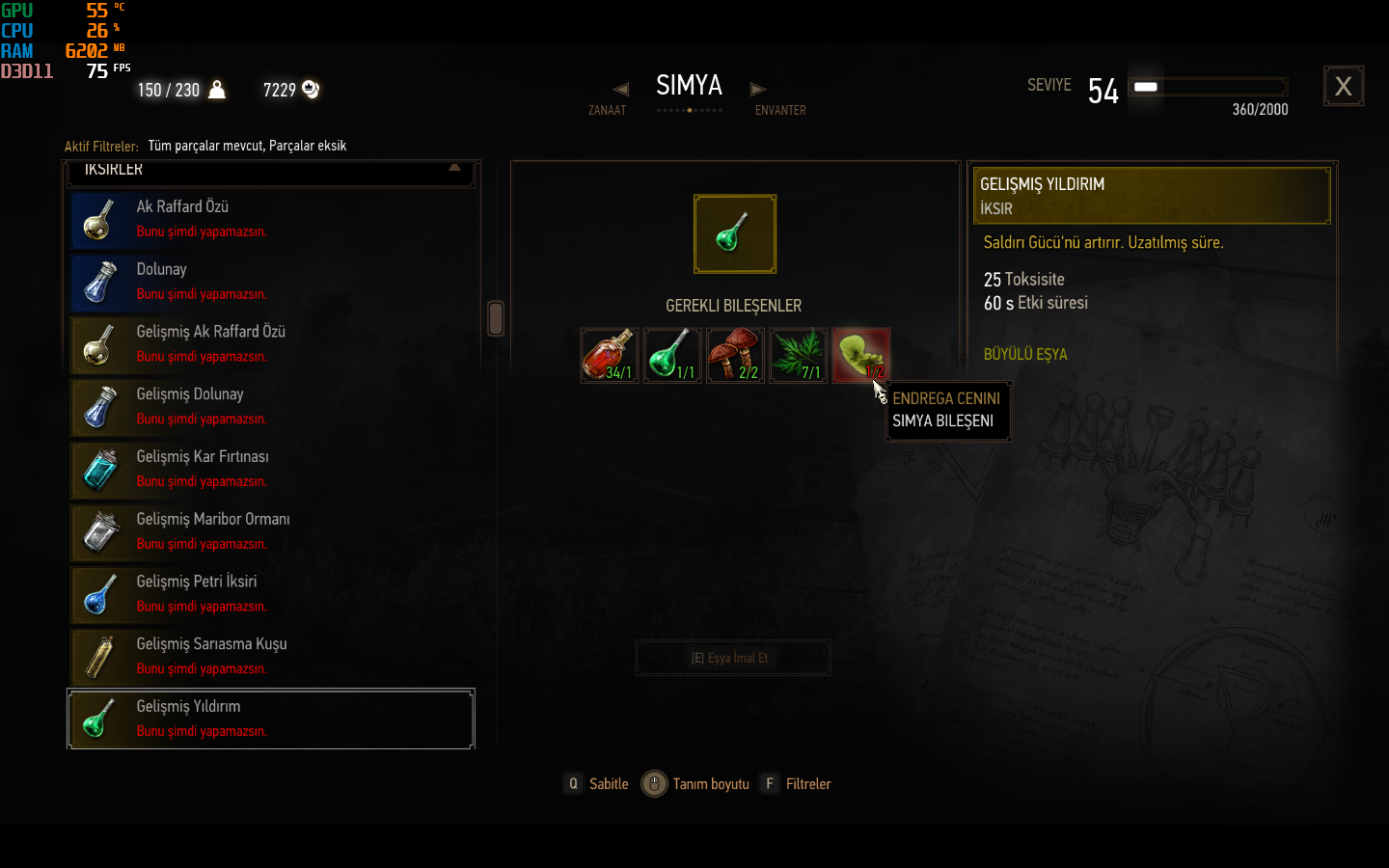Viewport: 1389px width, 868px height.
Task: Click the green herb ingredient slot
Action: pos(798,355)
